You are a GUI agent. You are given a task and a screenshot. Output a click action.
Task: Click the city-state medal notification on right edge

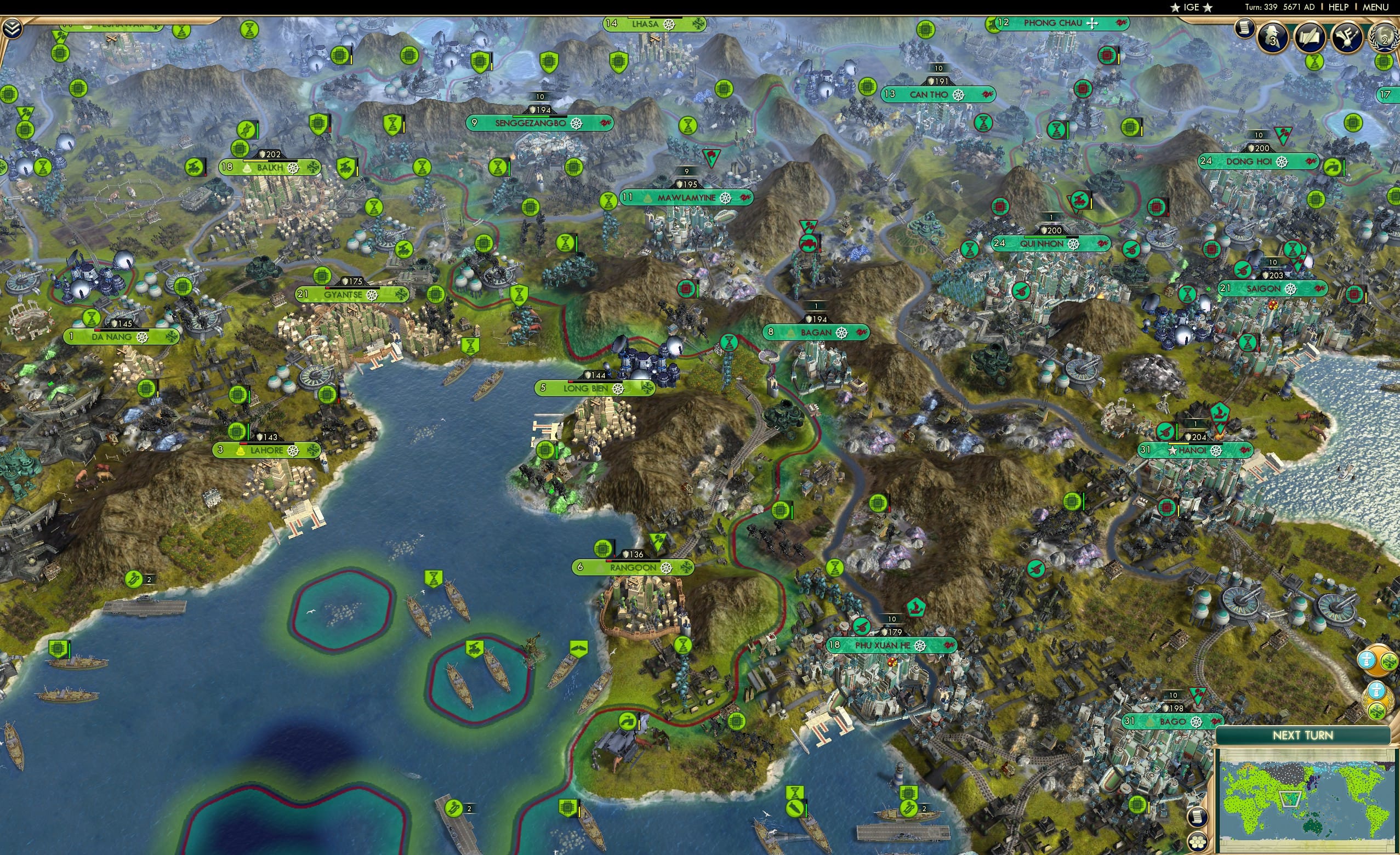click(1377, 700)
